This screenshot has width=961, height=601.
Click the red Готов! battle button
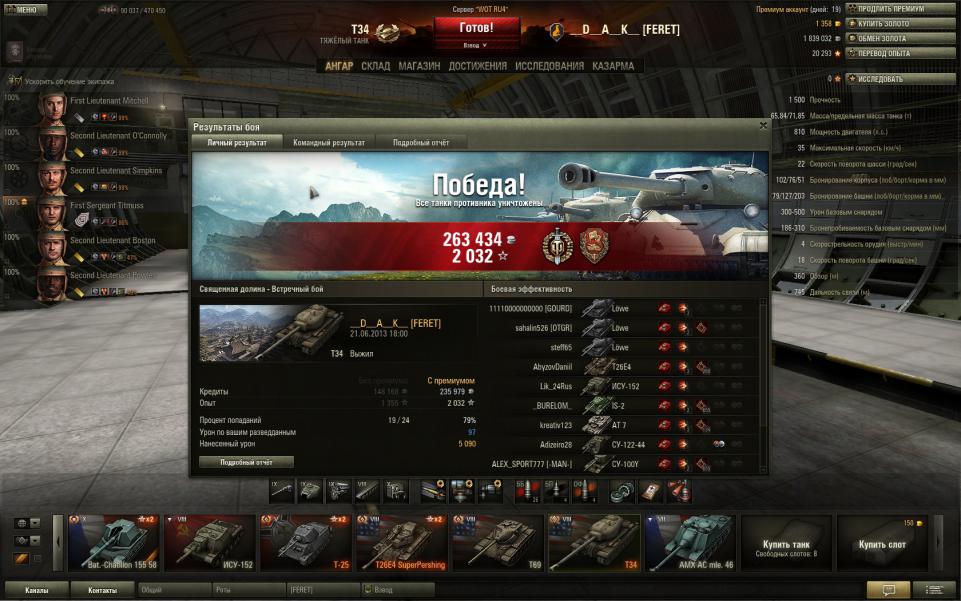pyautogui.click(x=476, y=28)
